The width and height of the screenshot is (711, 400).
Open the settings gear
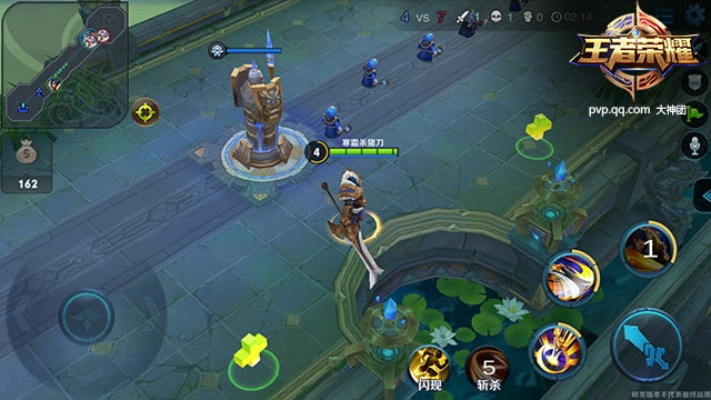[696, 15]
